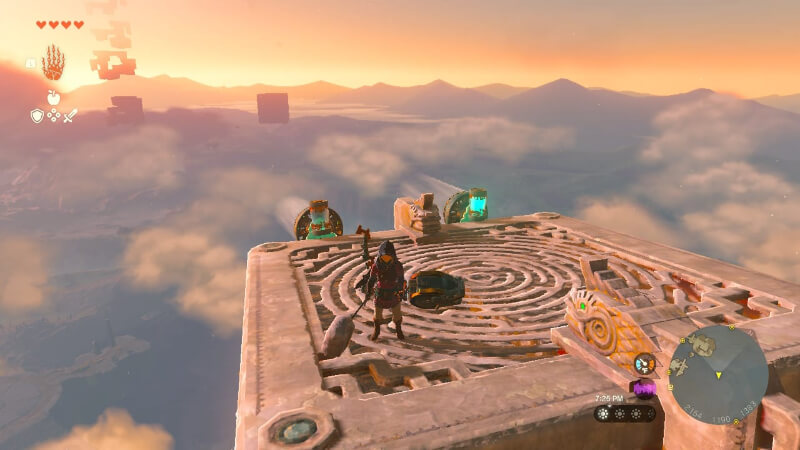Choose the shield quick-select icon
Viewport: 800px width, 450px height.
(x=36, y=116)
